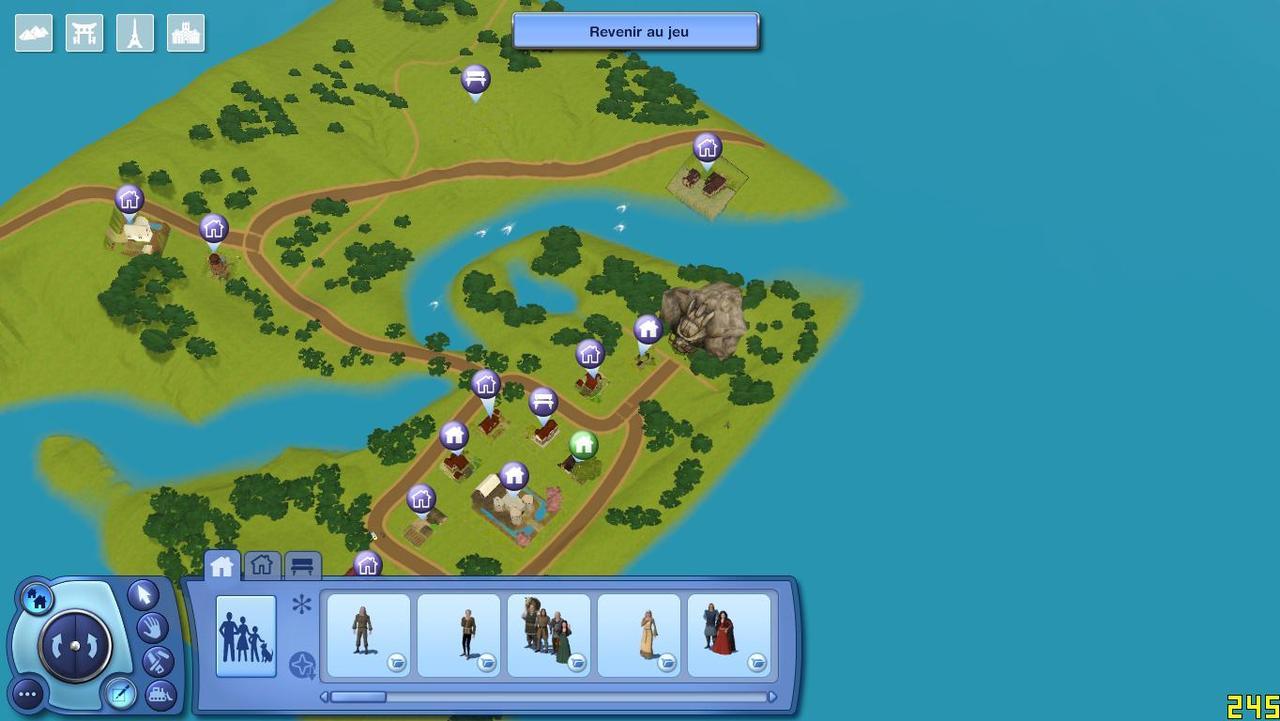Click the household list right scroll arrow
Viewport: 1280px width, 721px height.
772,697
